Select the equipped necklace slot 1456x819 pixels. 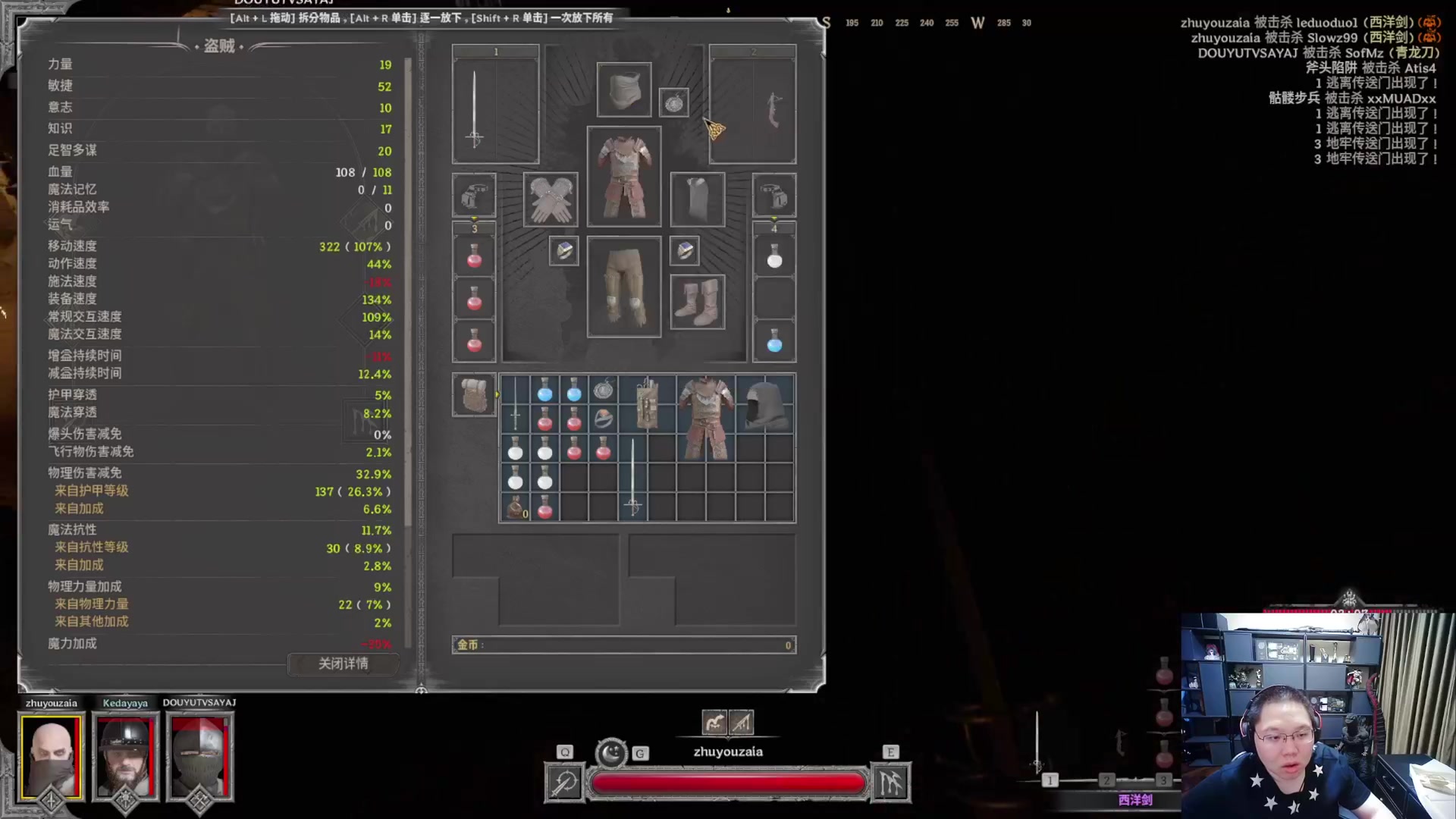673,102
